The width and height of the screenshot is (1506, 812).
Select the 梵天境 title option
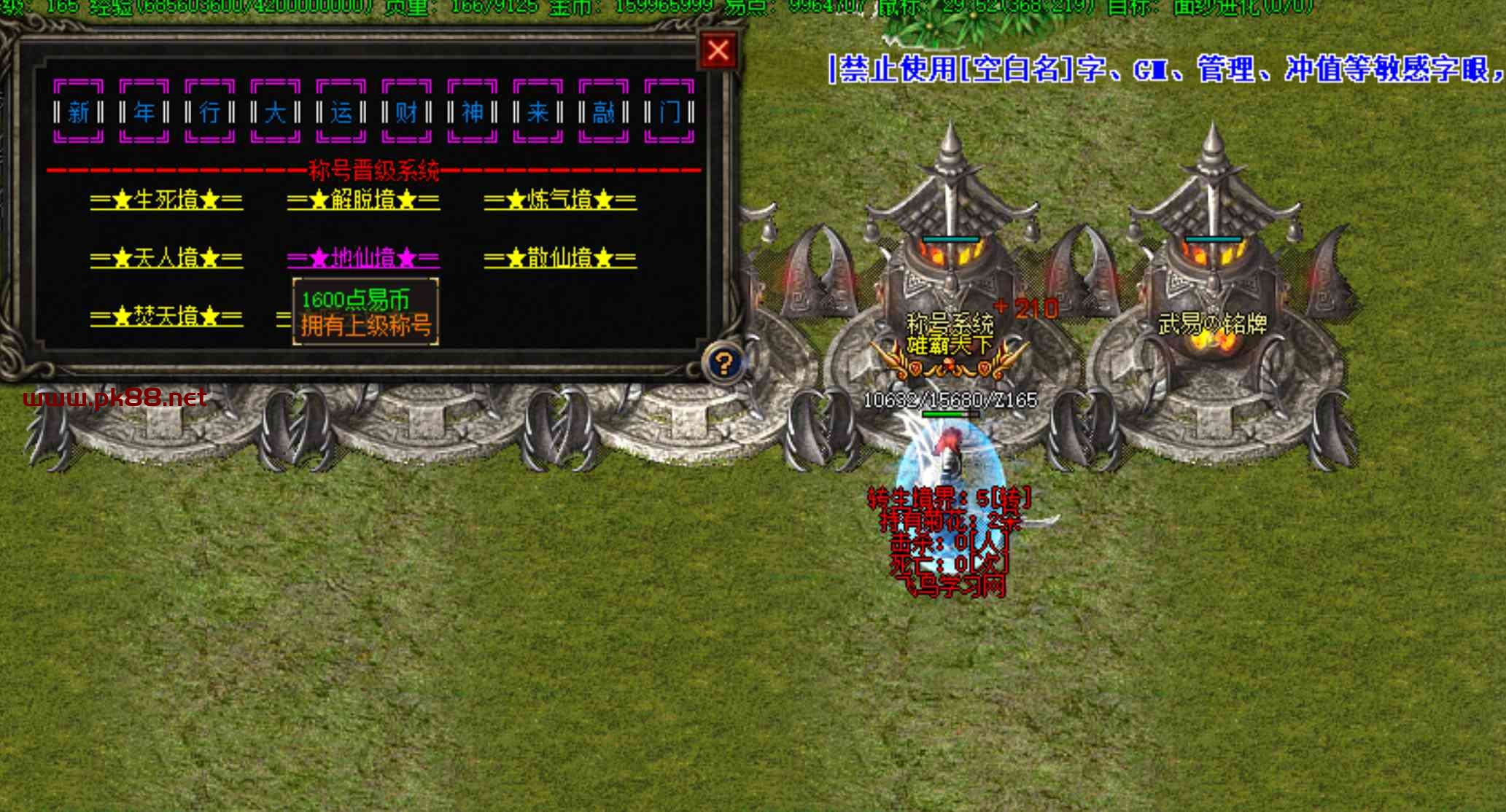coord(166,317)
